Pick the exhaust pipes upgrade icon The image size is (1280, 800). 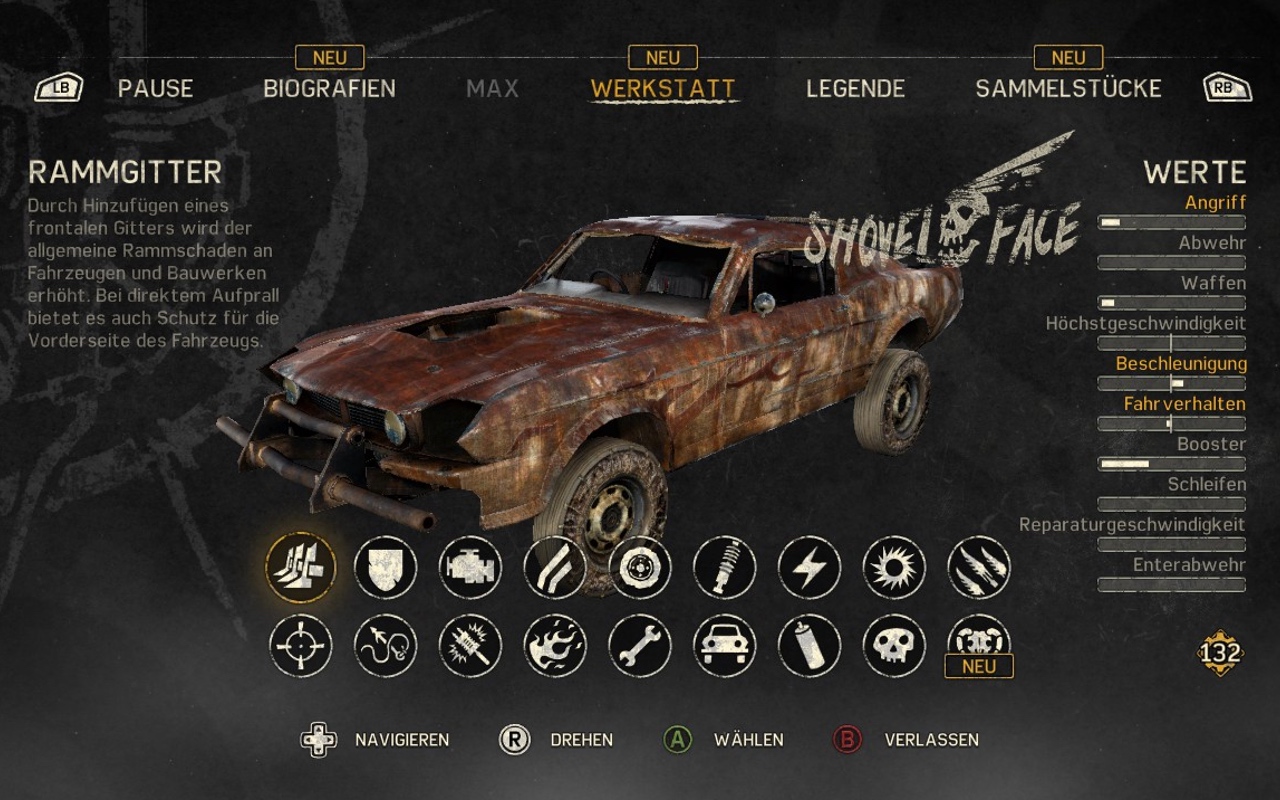click(555, 567)
